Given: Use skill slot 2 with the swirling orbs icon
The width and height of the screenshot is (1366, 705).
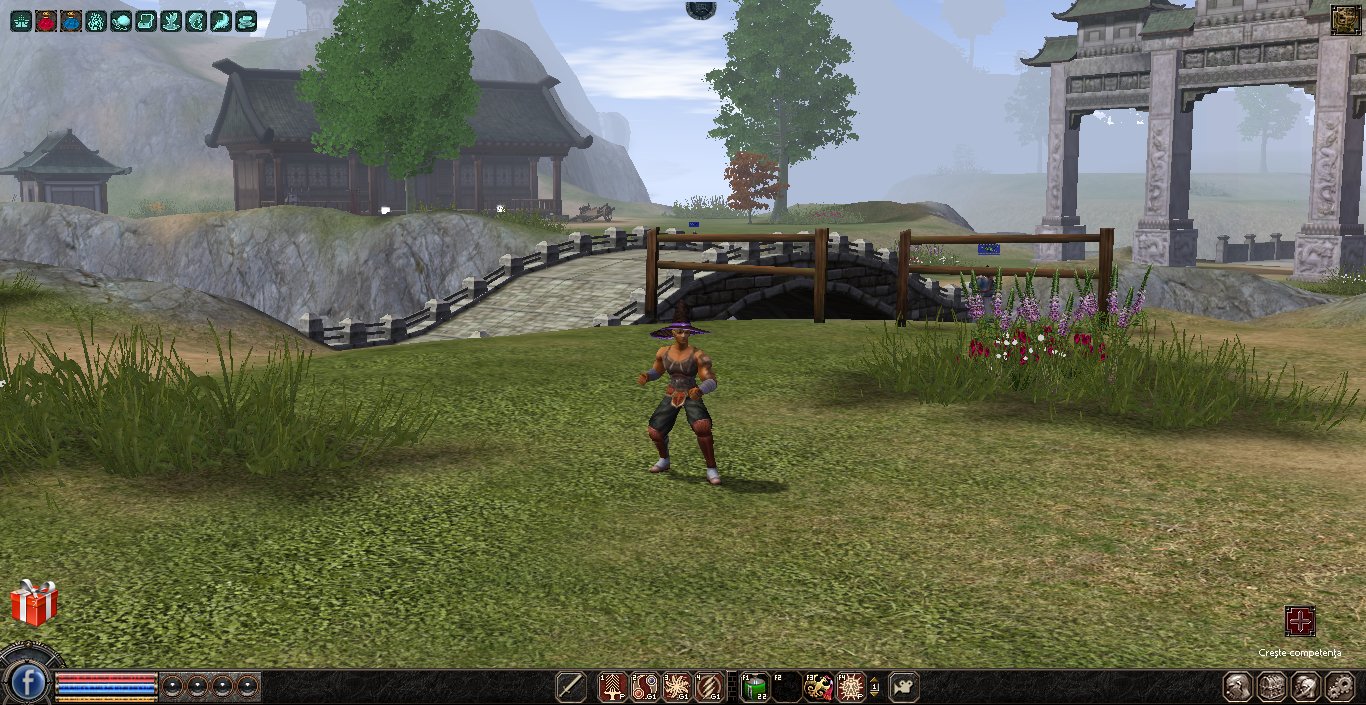Looking at the screenshot, I should click(x=645, y=687).
